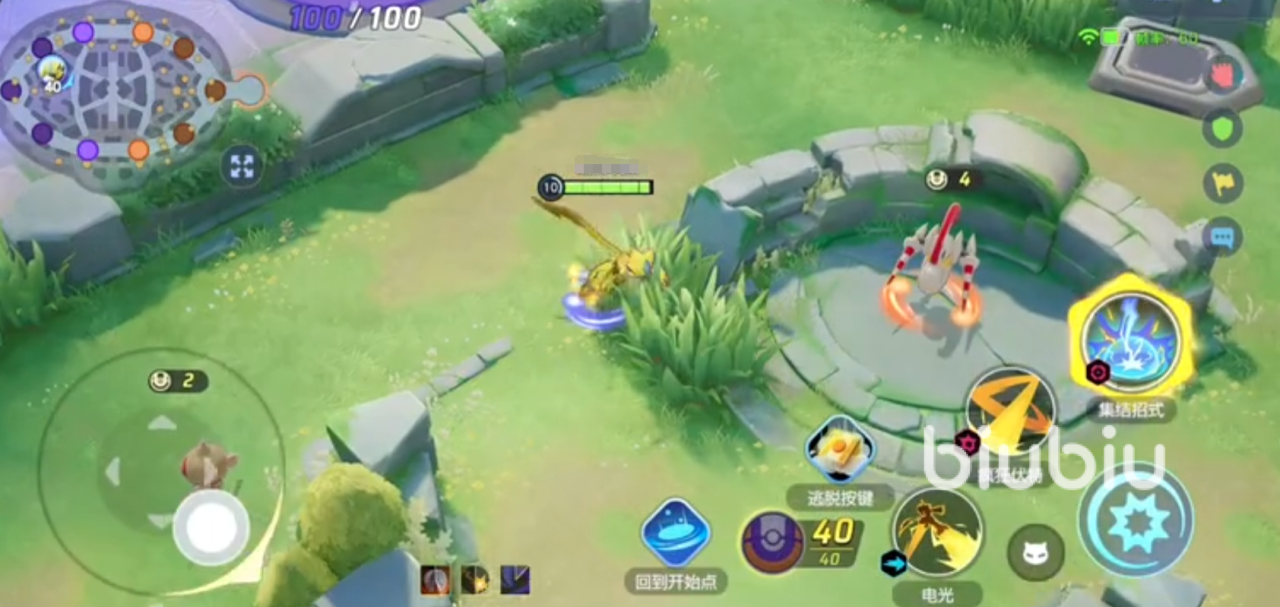
Task: Tap the red hand icon
Action: [x=1223, y=74]
